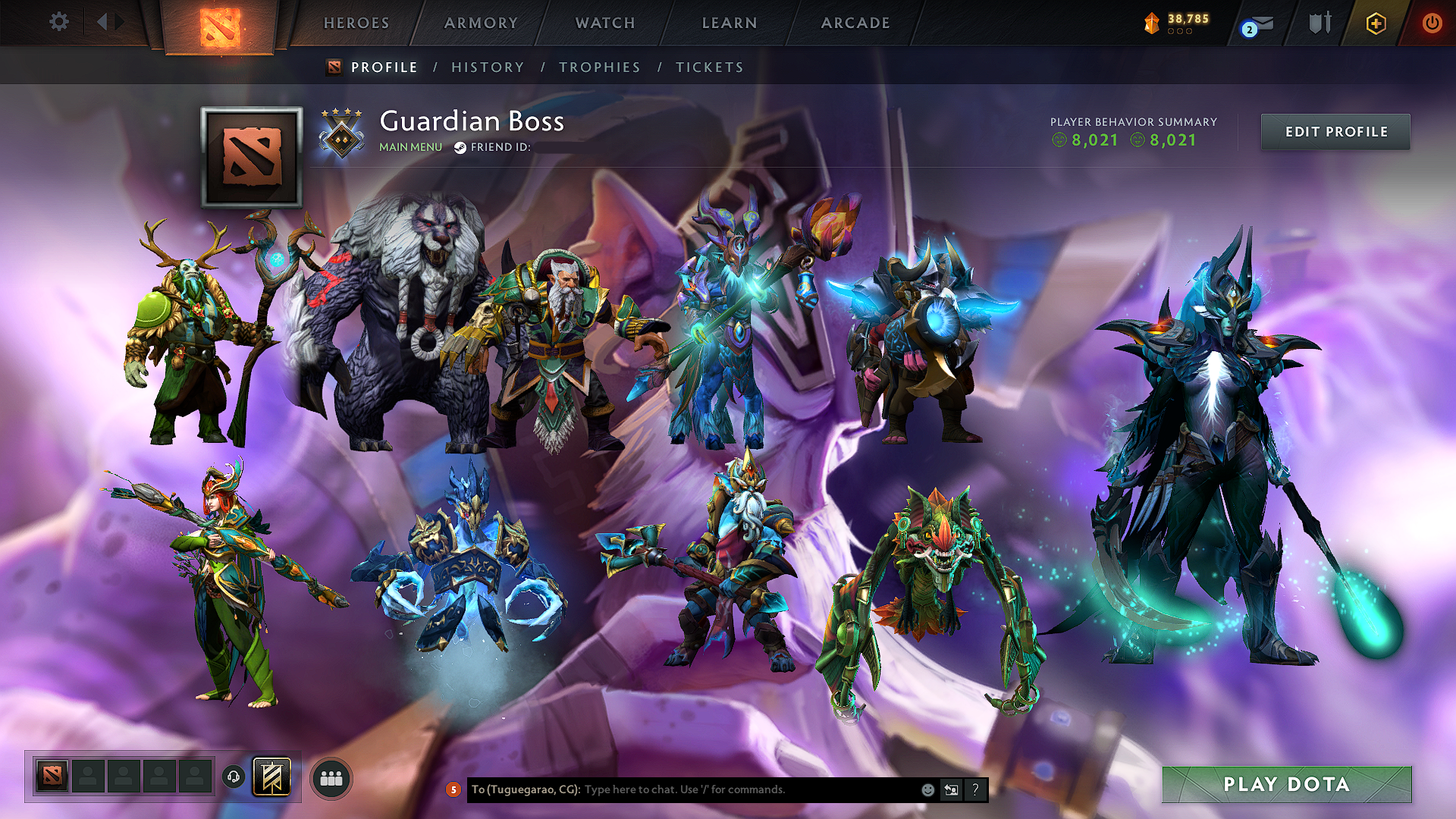Click the chat help question mark
The height and width of the screenshot is (819, 1456).
coord(975,789)
